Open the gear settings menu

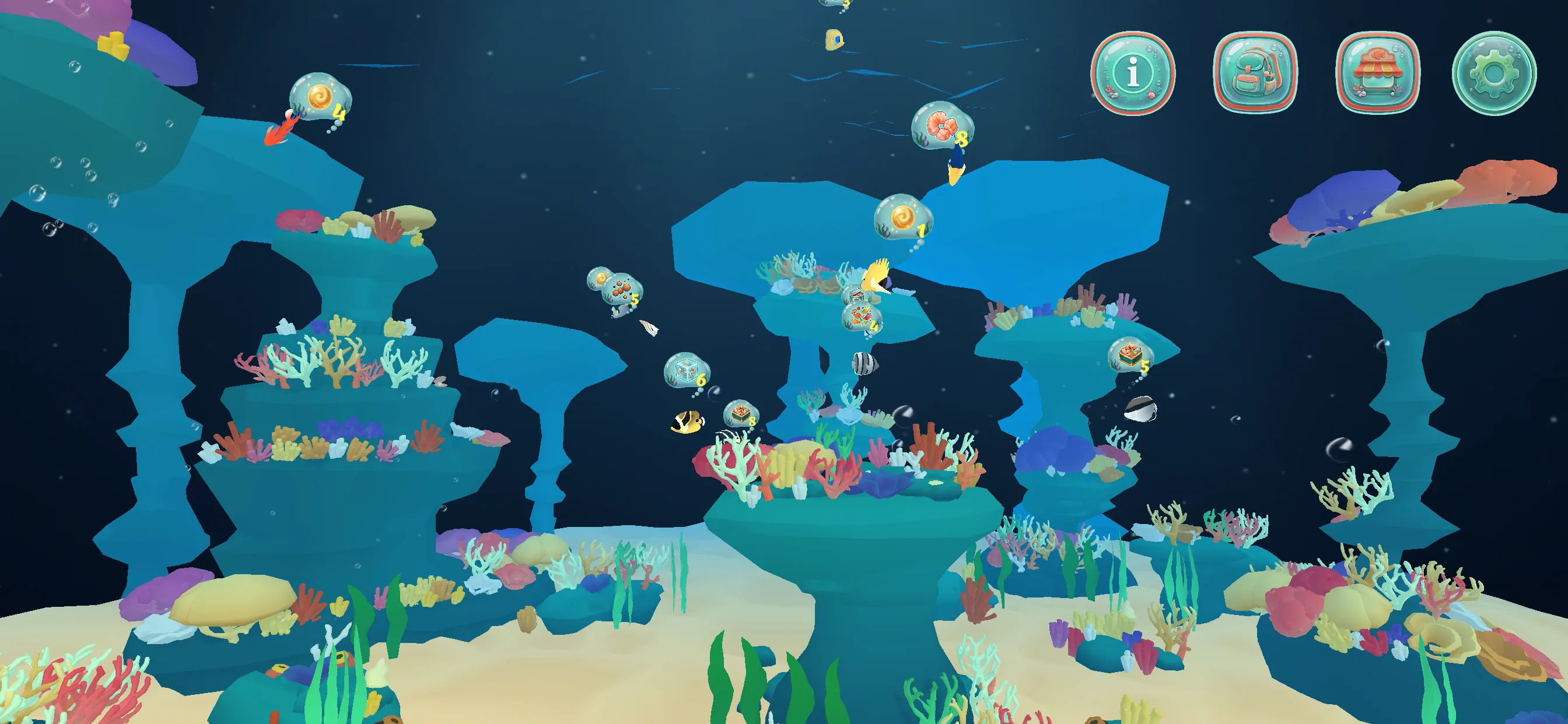[x=1494, y=72]
